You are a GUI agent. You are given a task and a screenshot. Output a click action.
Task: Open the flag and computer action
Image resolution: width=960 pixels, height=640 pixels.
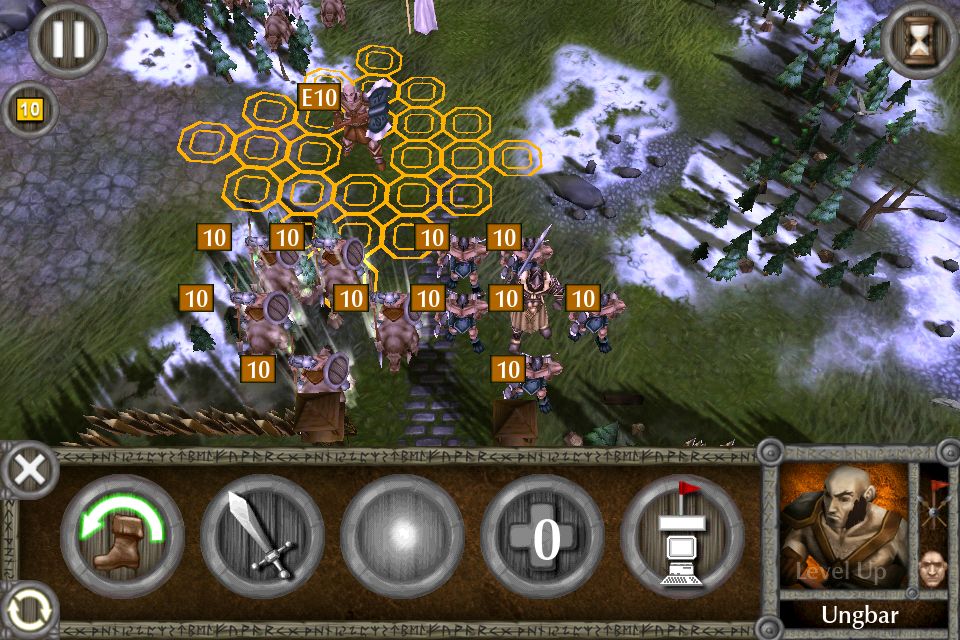[x=682, y=536]
